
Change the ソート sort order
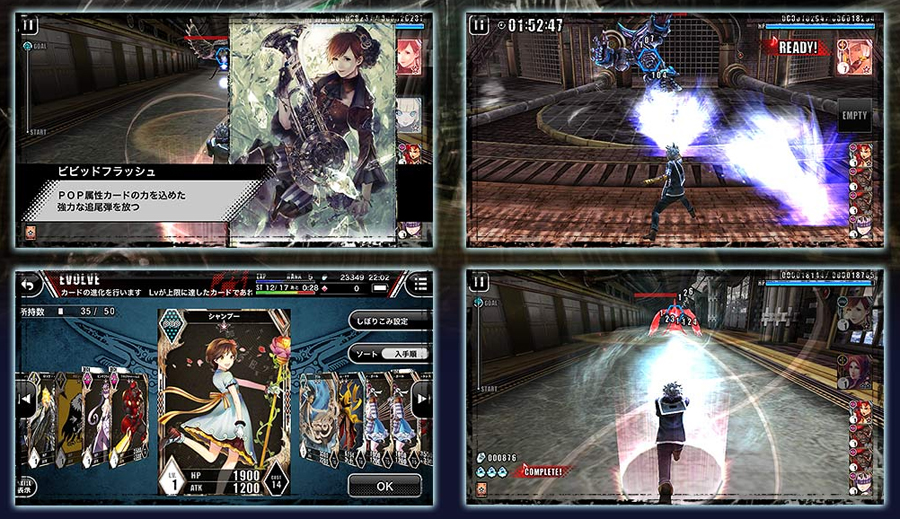[389, 355]
